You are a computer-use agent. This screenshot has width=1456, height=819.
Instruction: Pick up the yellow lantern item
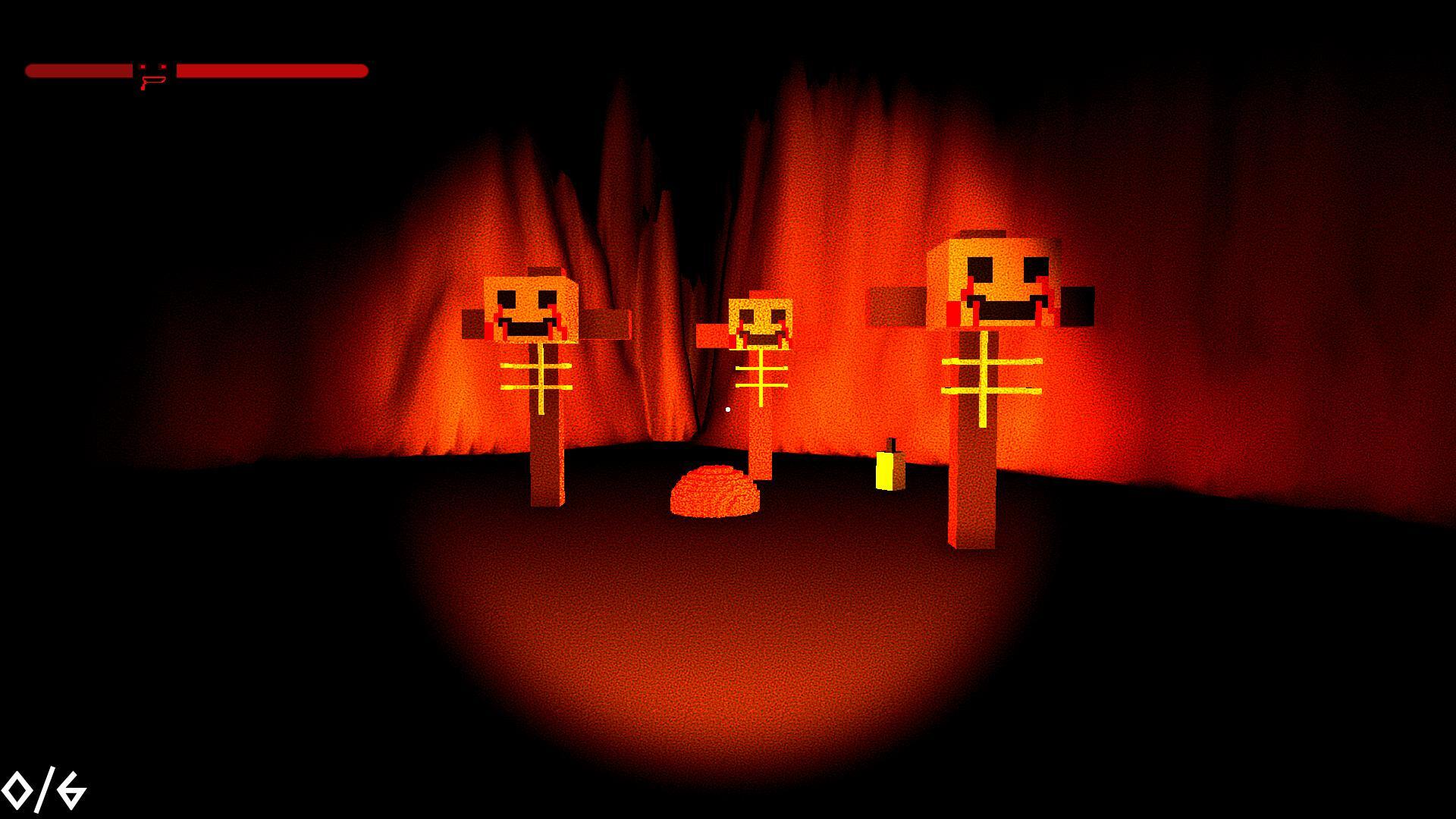point(889,470)
